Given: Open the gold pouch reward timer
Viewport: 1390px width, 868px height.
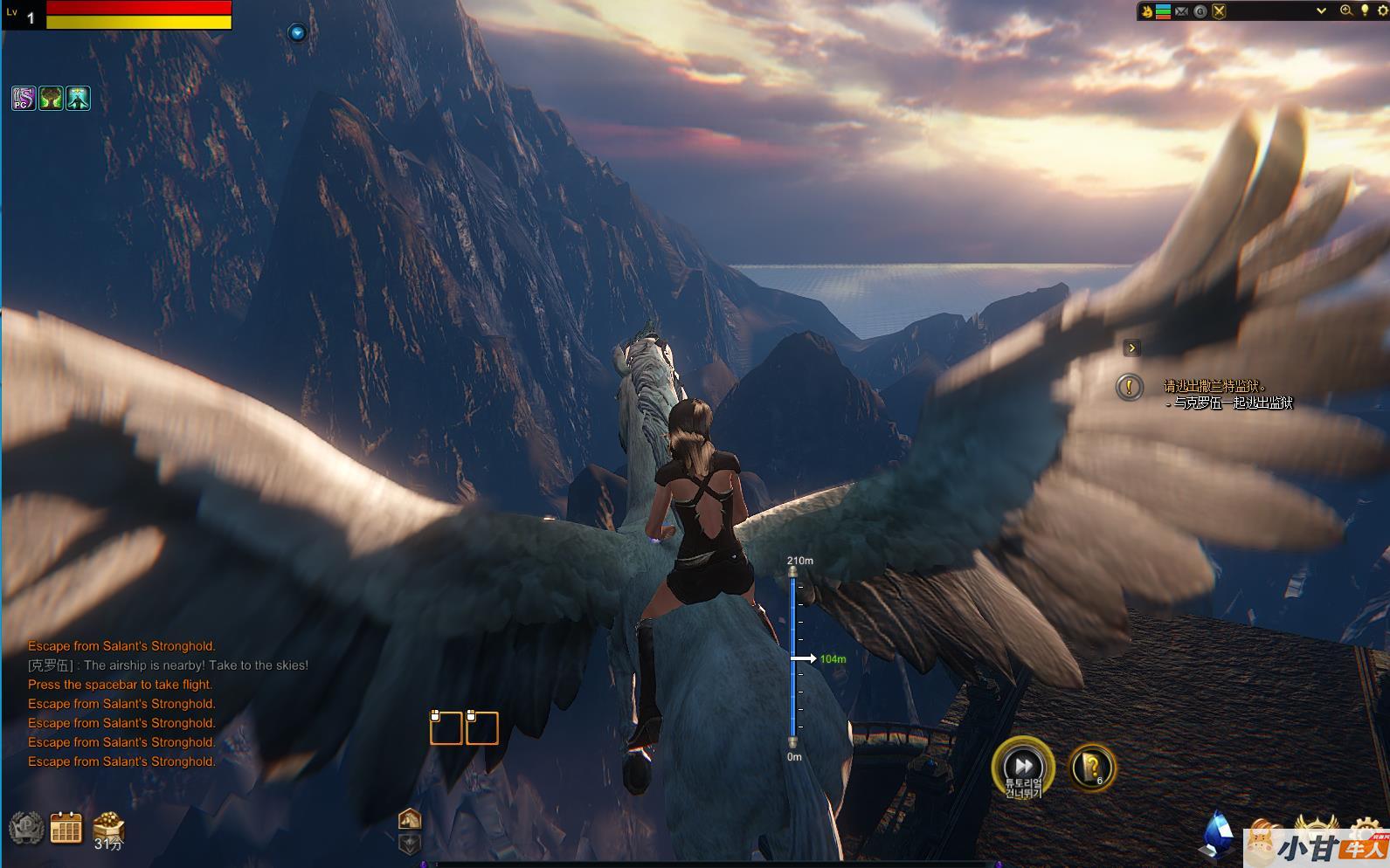Looking at the screenshot, I should tap(108, 826).
